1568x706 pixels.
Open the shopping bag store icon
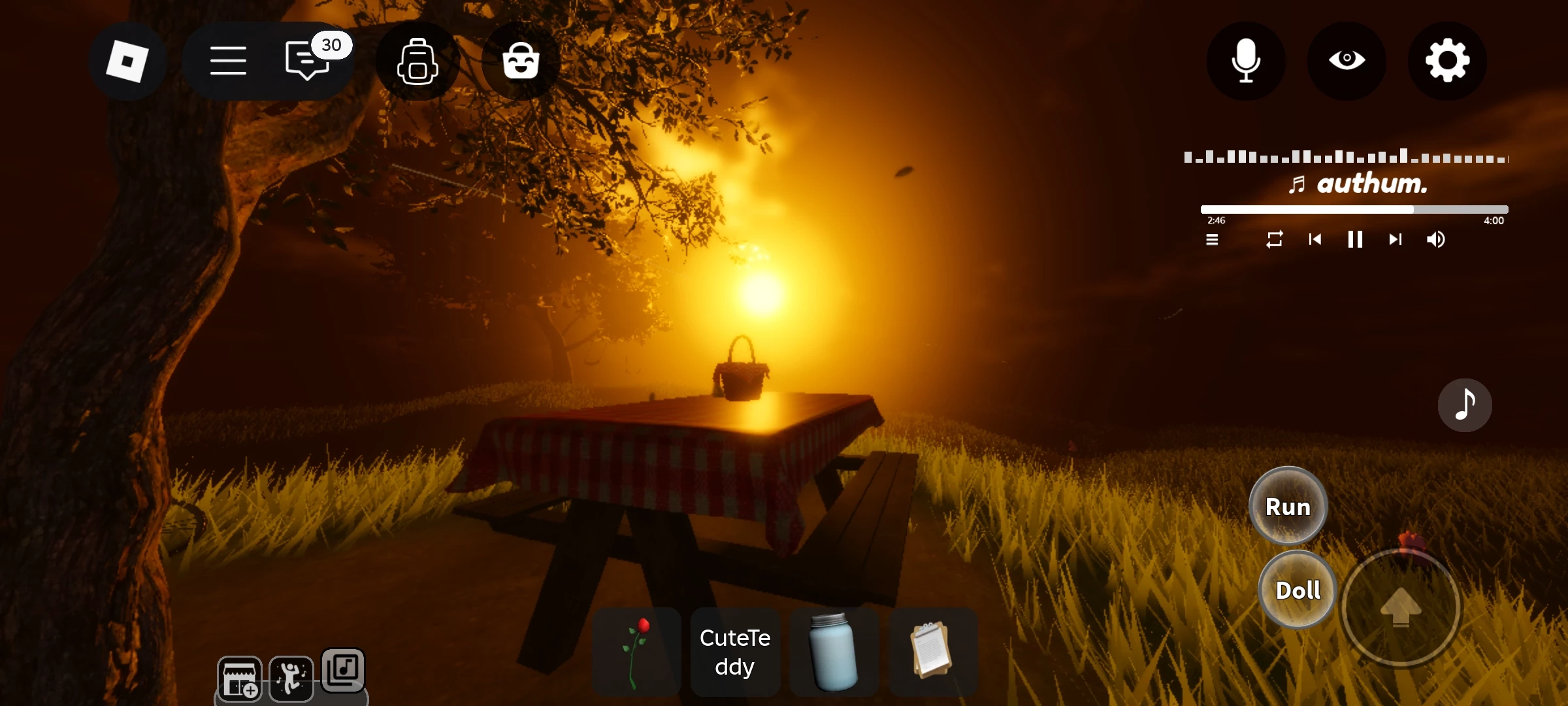point(521,61)
